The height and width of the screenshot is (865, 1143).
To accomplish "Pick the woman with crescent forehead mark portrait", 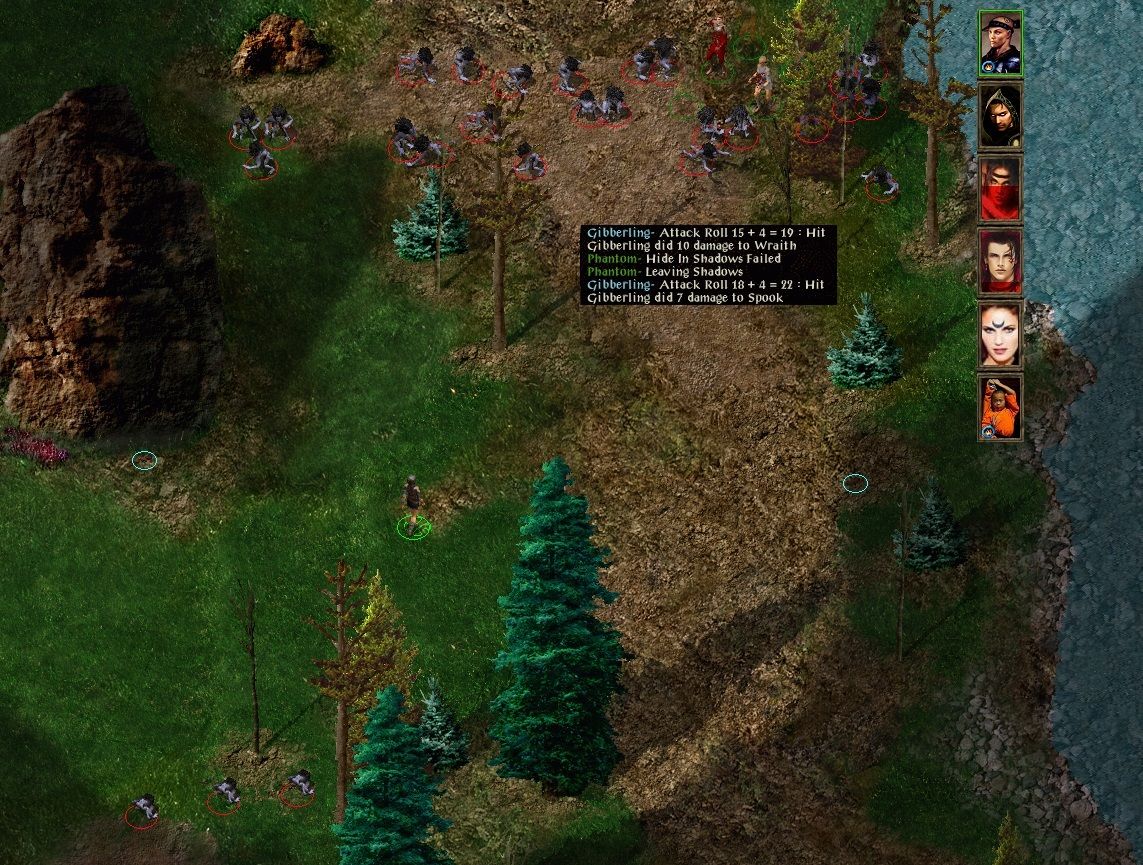I will click(x=1000, y=335).
